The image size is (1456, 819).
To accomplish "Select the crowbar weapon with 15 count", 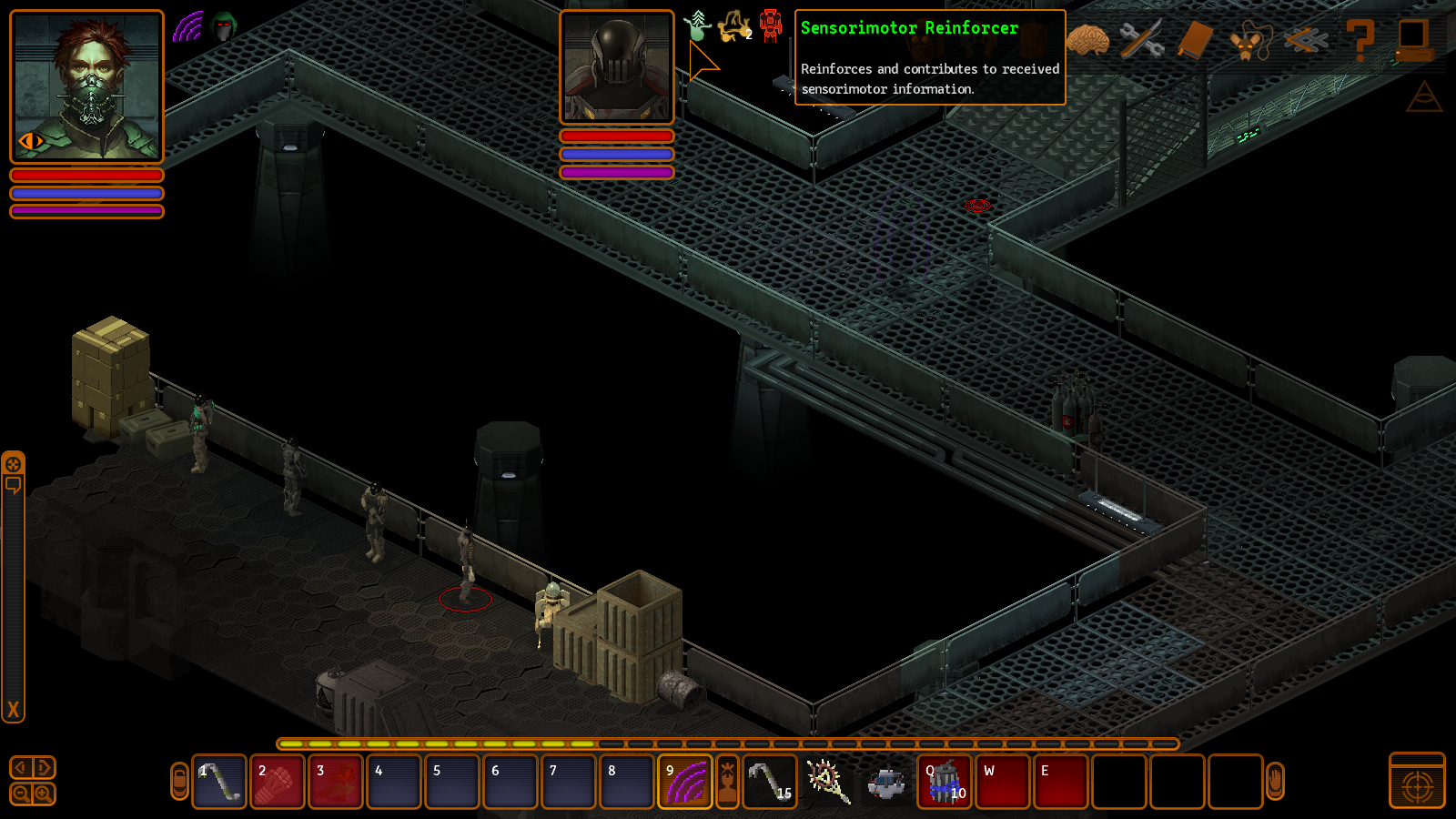I will tap(770, 782).
